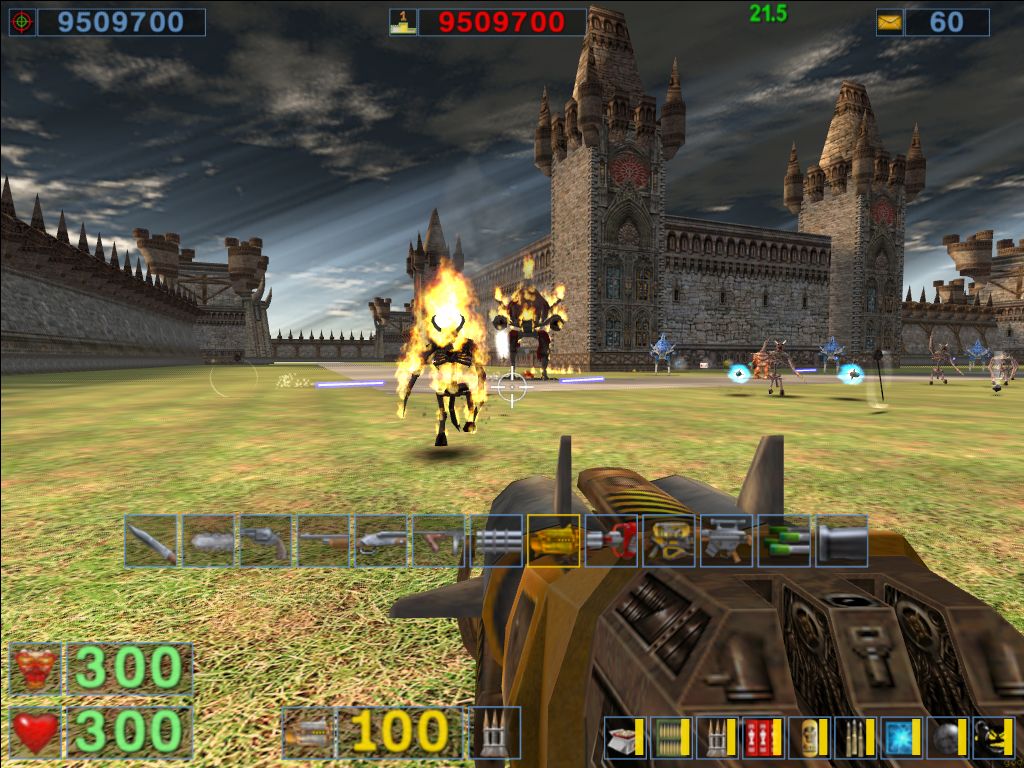
Task: Equip the double-barrel shotgun slot
Action: pyautogui.click(x=381, y=541)
